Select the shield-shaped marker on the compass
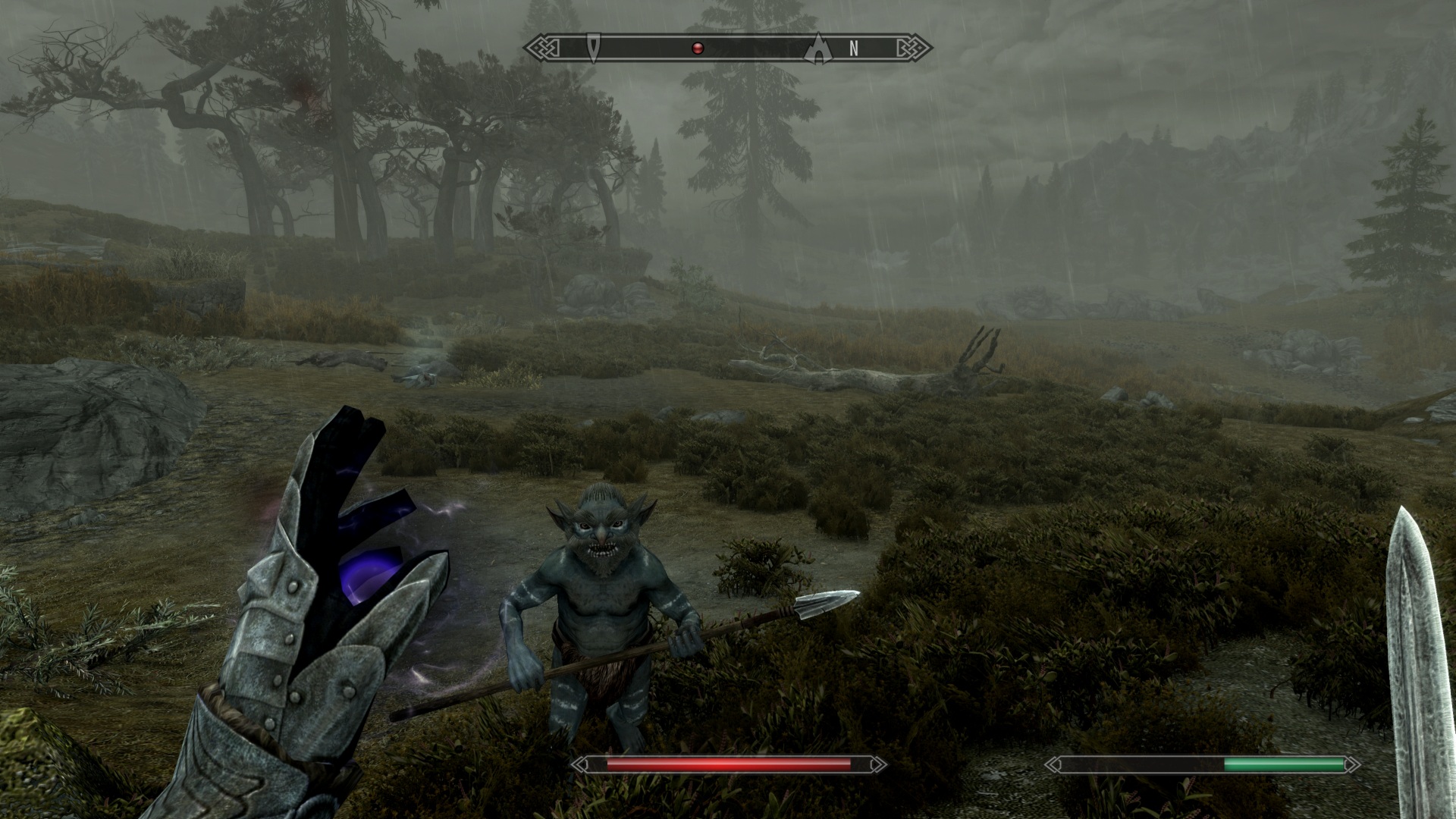Image resolution: width=1456 pixels, height=819 pixels. coord(594,48)
